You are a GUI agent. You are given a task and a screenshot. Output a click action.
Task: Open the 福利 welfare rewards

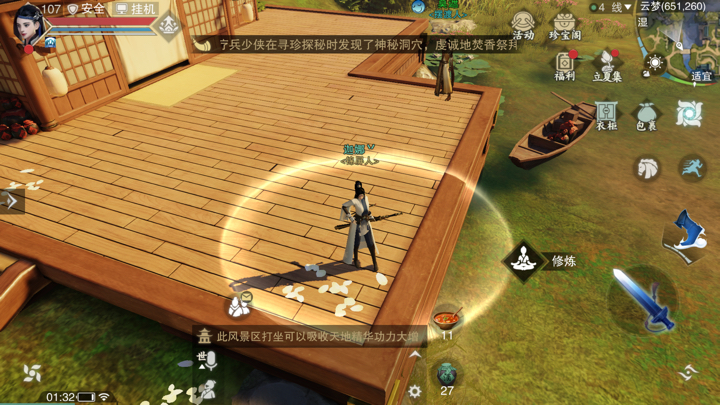pyautogui.click(x=565, y=66)
